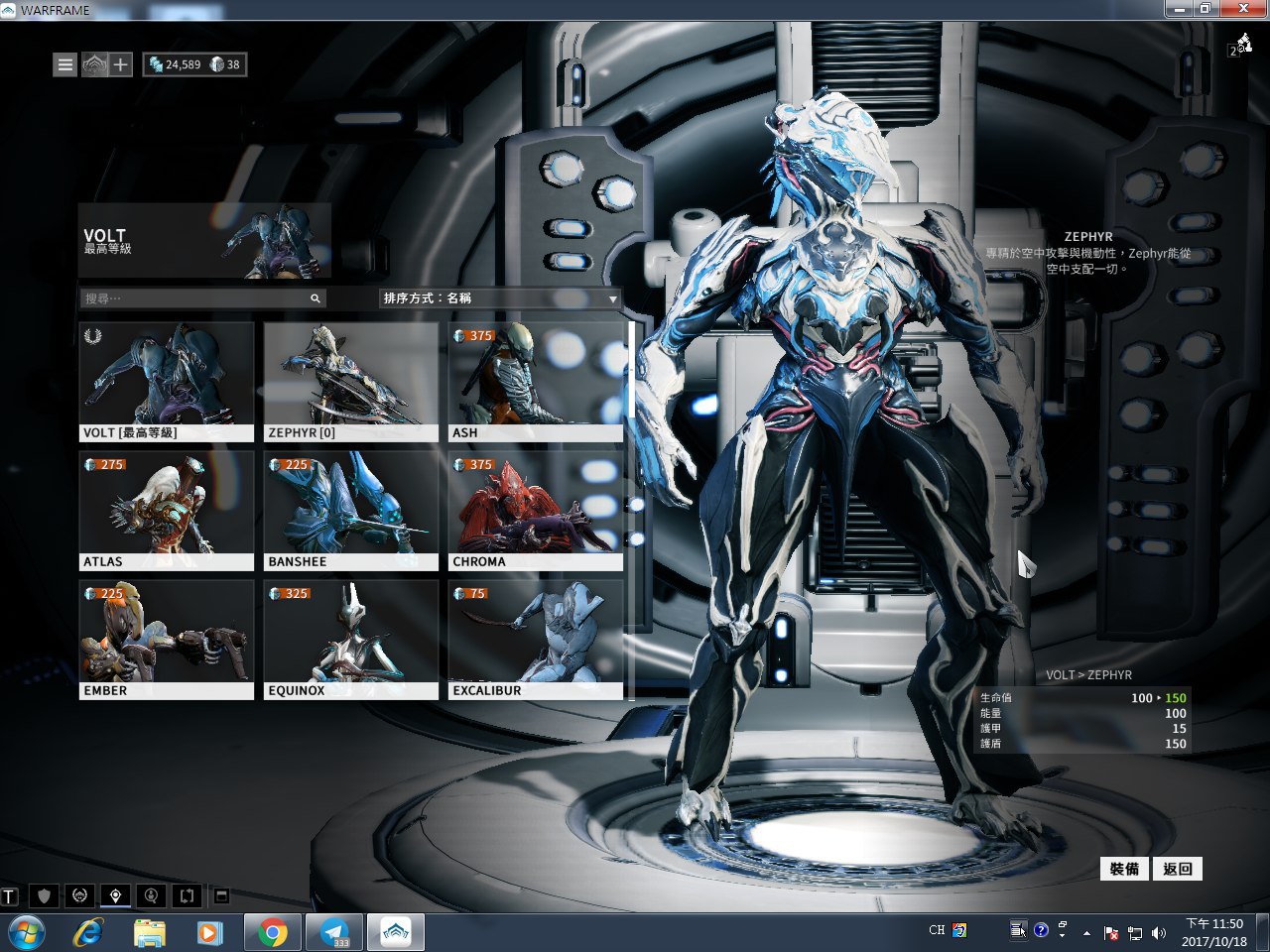
Task: Select the Volt warframe tile
Action: 167,381
